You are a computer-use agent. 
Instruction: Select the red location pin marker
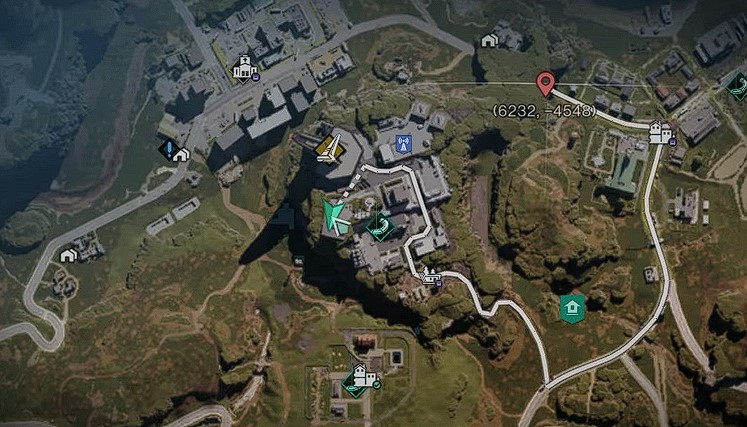(x=545, y=83)
